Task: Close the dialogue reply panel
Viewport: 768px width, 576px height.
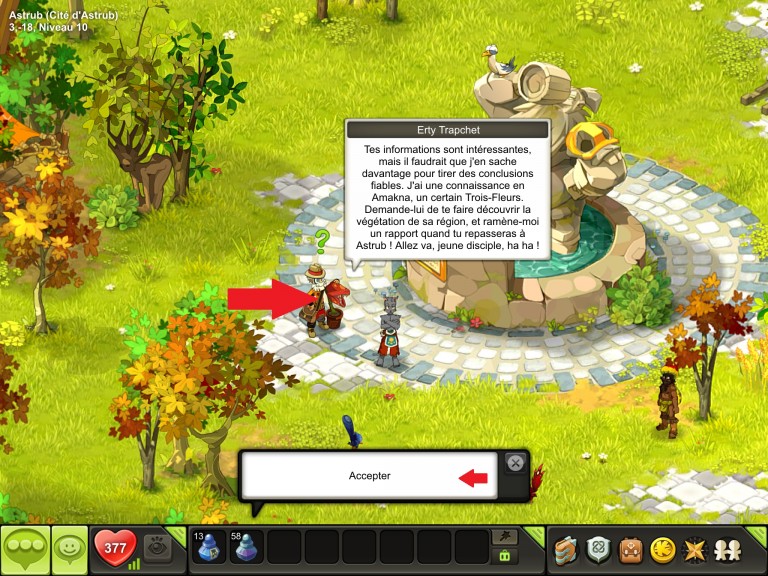Action: tap(514, 463)
